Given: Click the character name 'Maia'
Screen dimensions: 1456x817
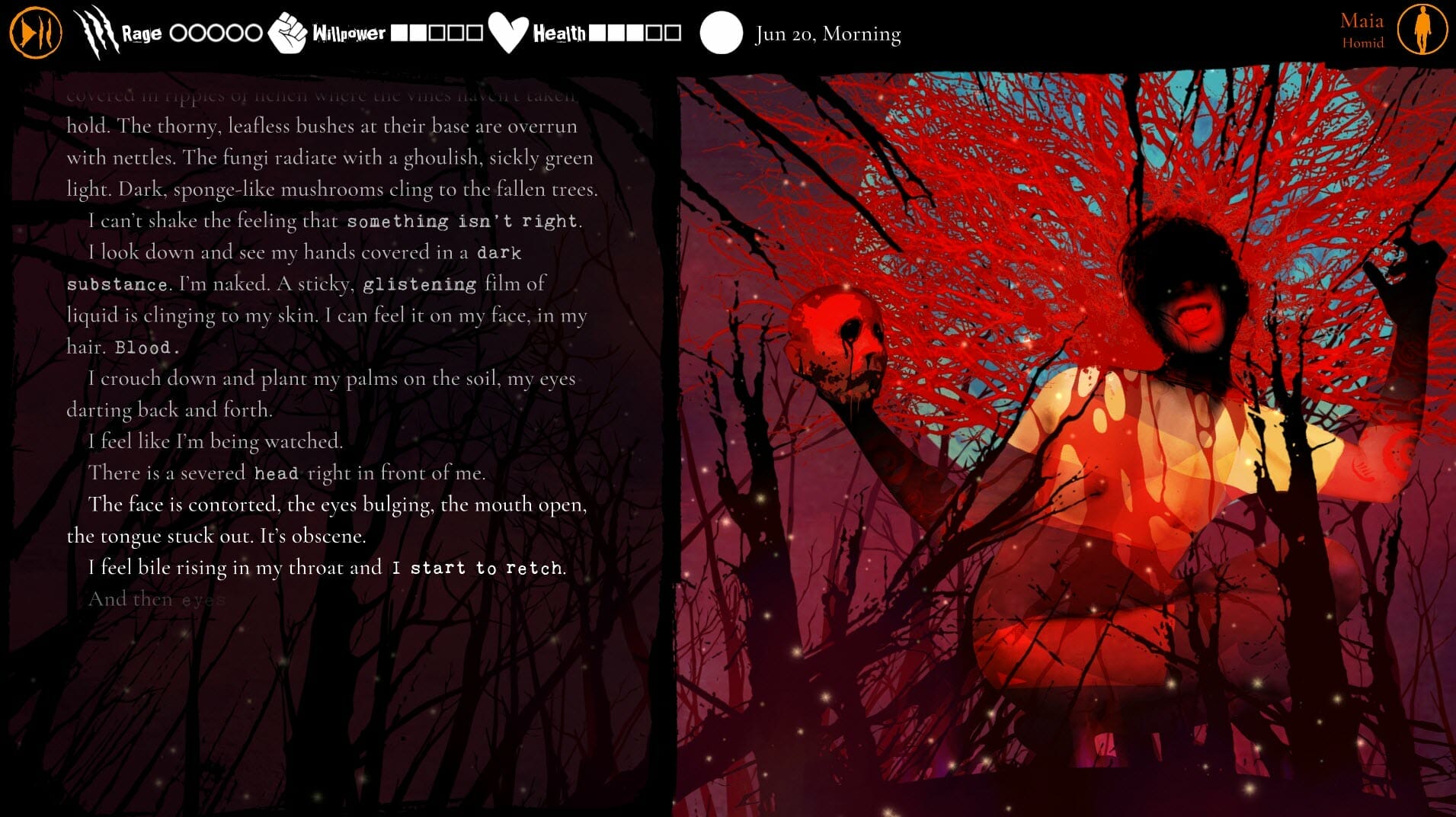Looking at the screenshot, I should pos(1362,21).
